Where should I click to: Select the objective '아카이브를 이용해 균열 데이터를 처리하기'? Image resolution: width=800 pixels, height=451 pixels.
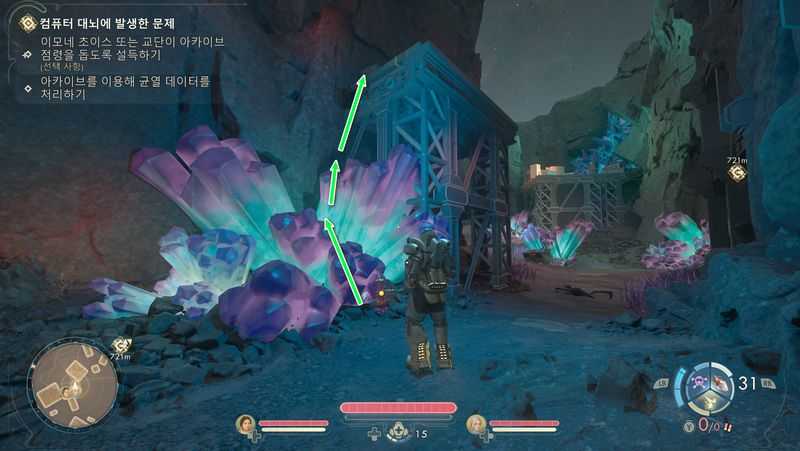coord(126,87)
